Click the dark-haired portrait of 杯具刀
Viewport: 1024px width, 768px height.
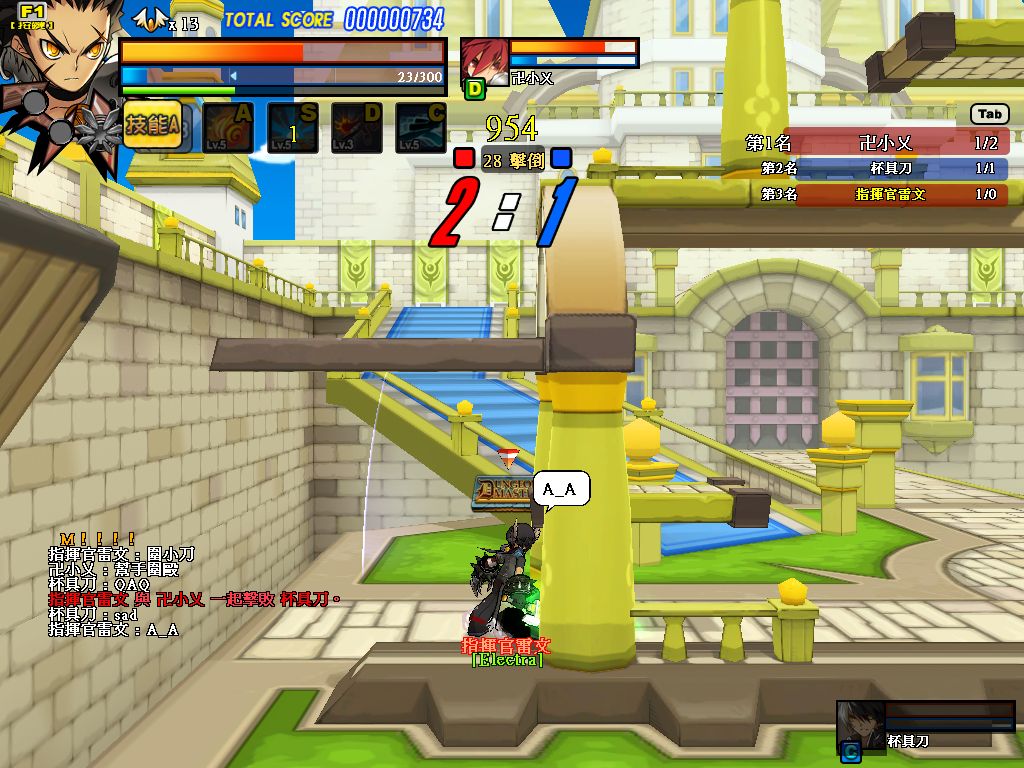click(x=860, y=723)
